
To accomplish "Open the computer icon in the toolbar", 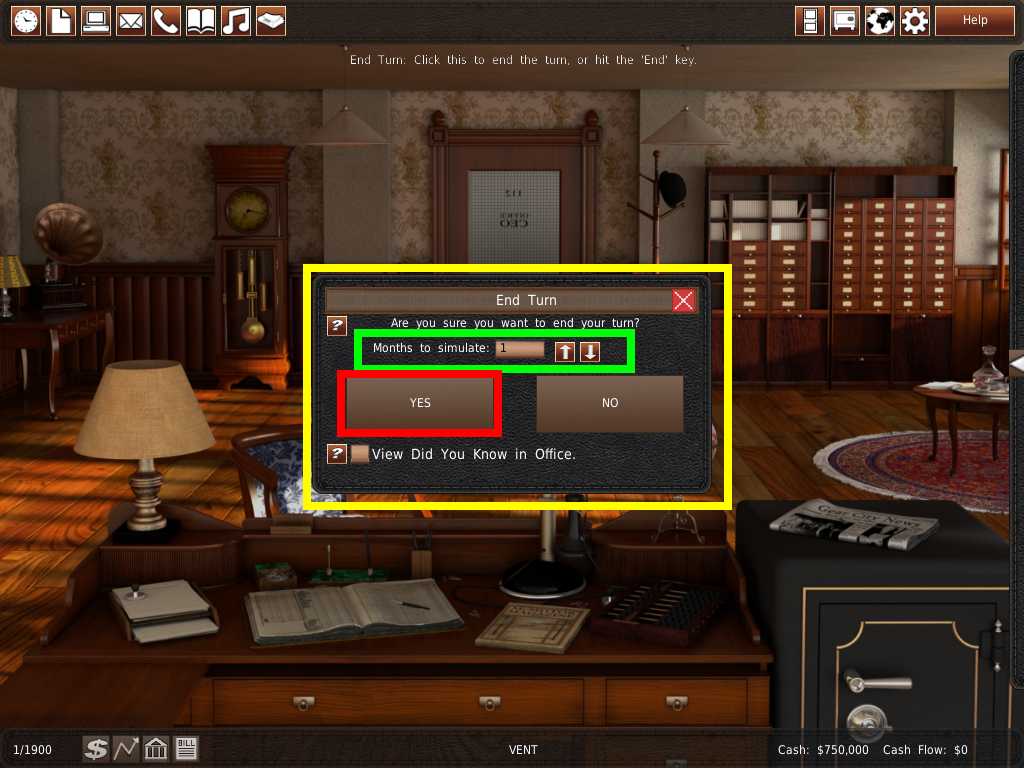I will (96, 20).
